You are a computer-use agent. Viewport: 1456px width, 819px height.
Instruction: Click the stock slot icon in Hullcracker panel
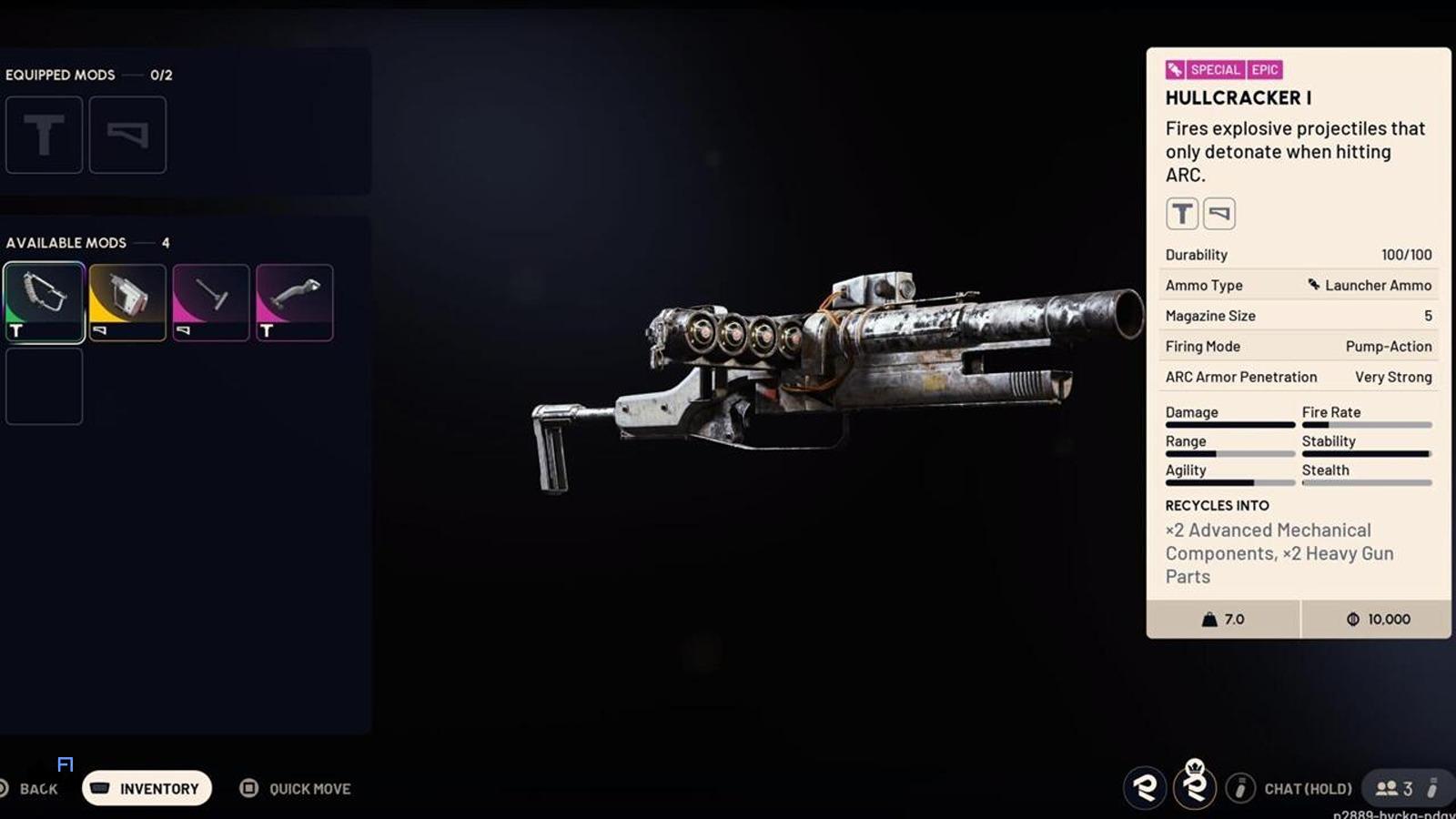1219,214
